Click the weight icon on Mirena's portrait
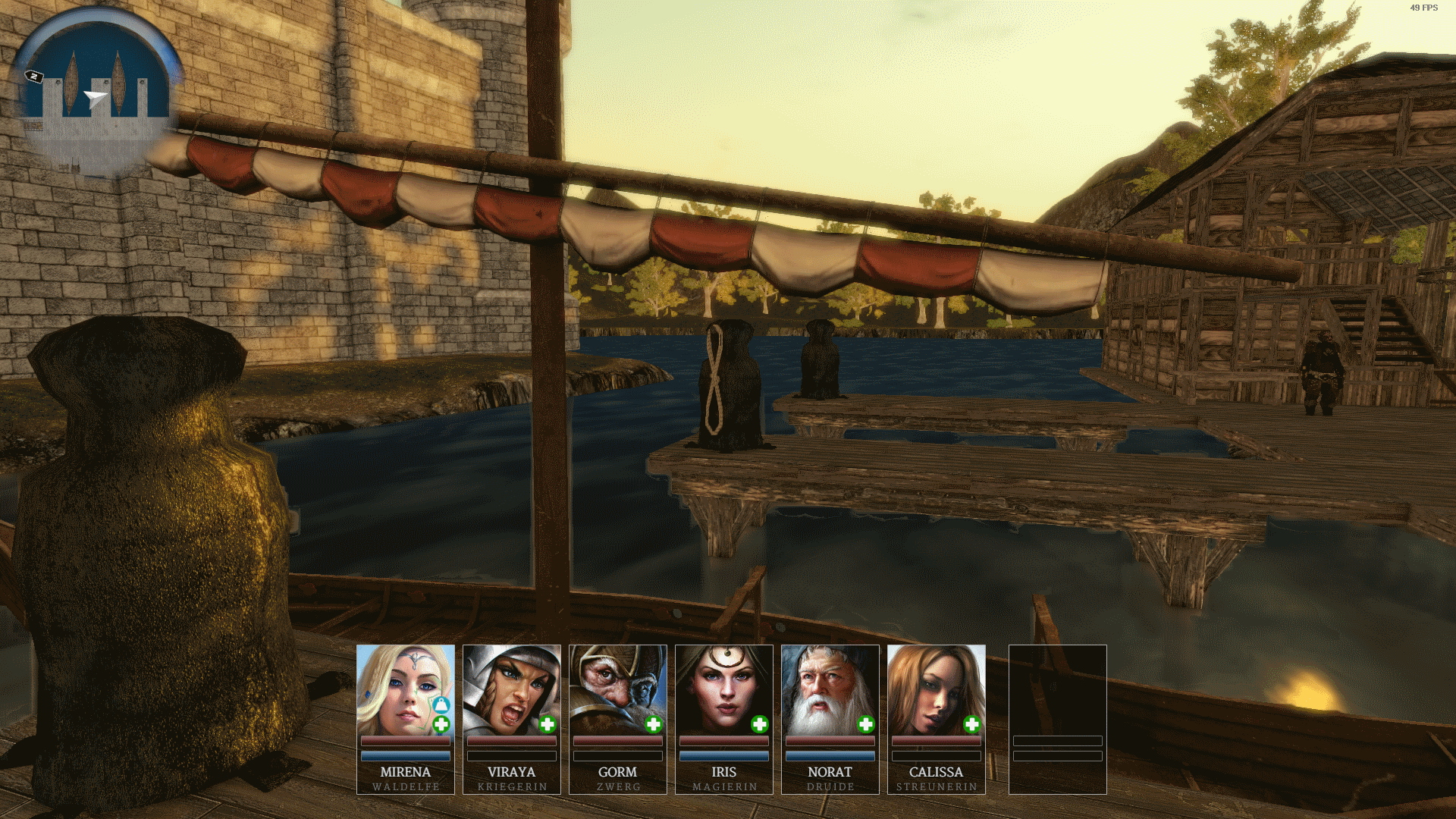The width and height of the screenshot is (1456, 819). click(x=441, y=705)
